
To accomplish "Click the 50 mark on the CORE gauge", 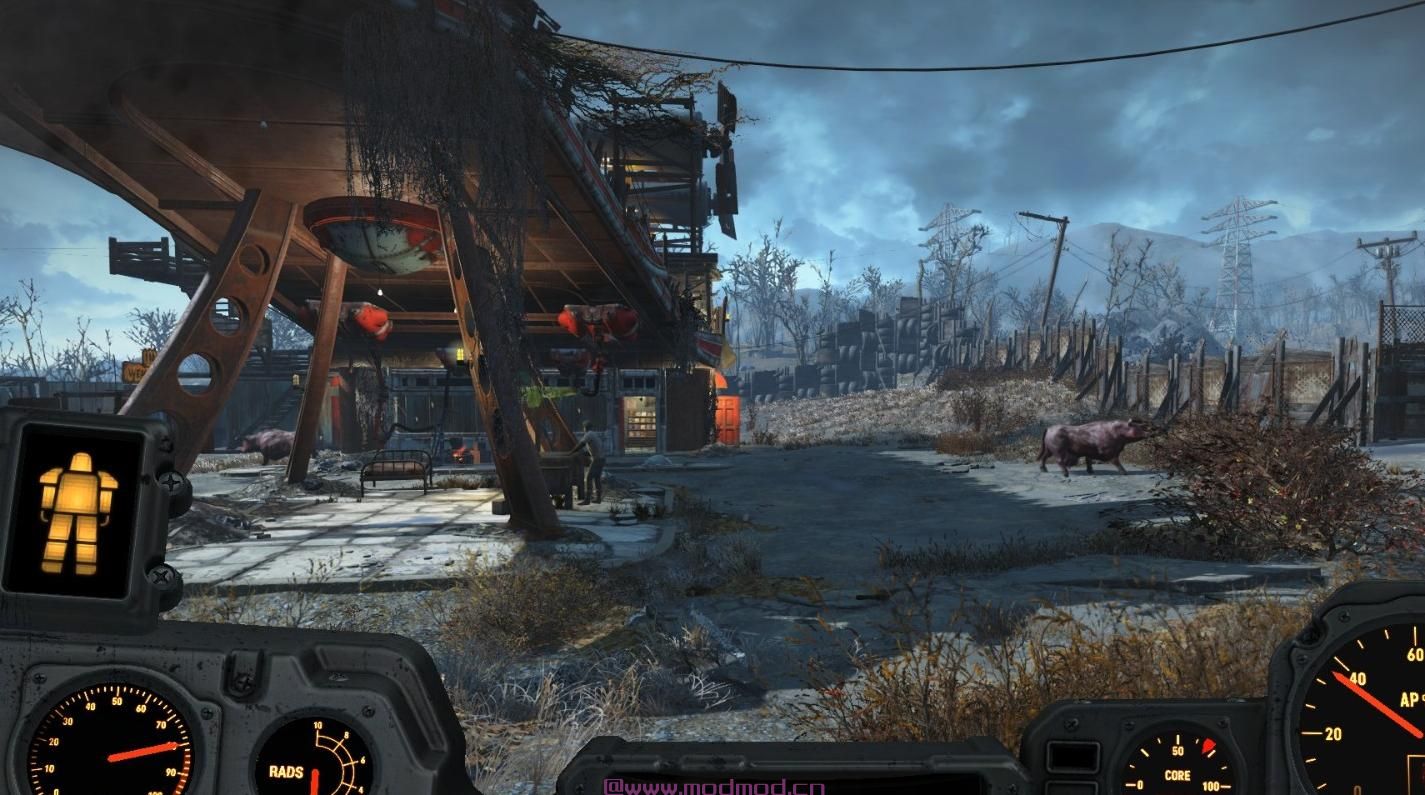I will tap(1178, 749).
